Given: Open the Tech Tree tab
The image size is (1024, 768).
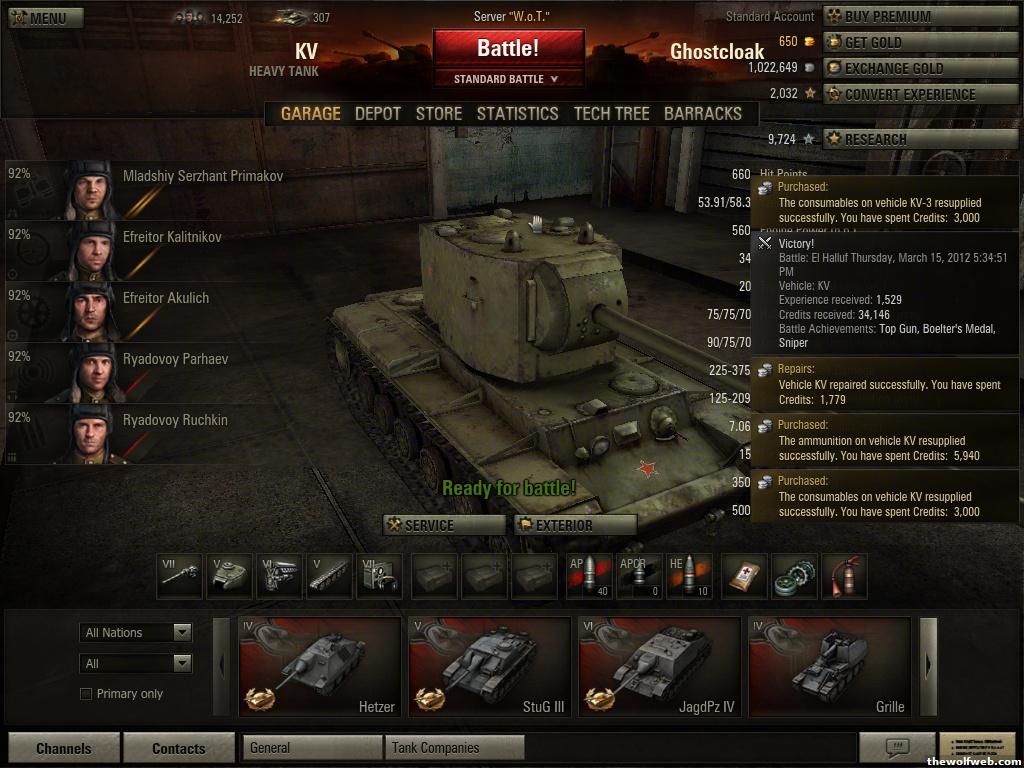Looking at the screenshot, I should point(611,114).
